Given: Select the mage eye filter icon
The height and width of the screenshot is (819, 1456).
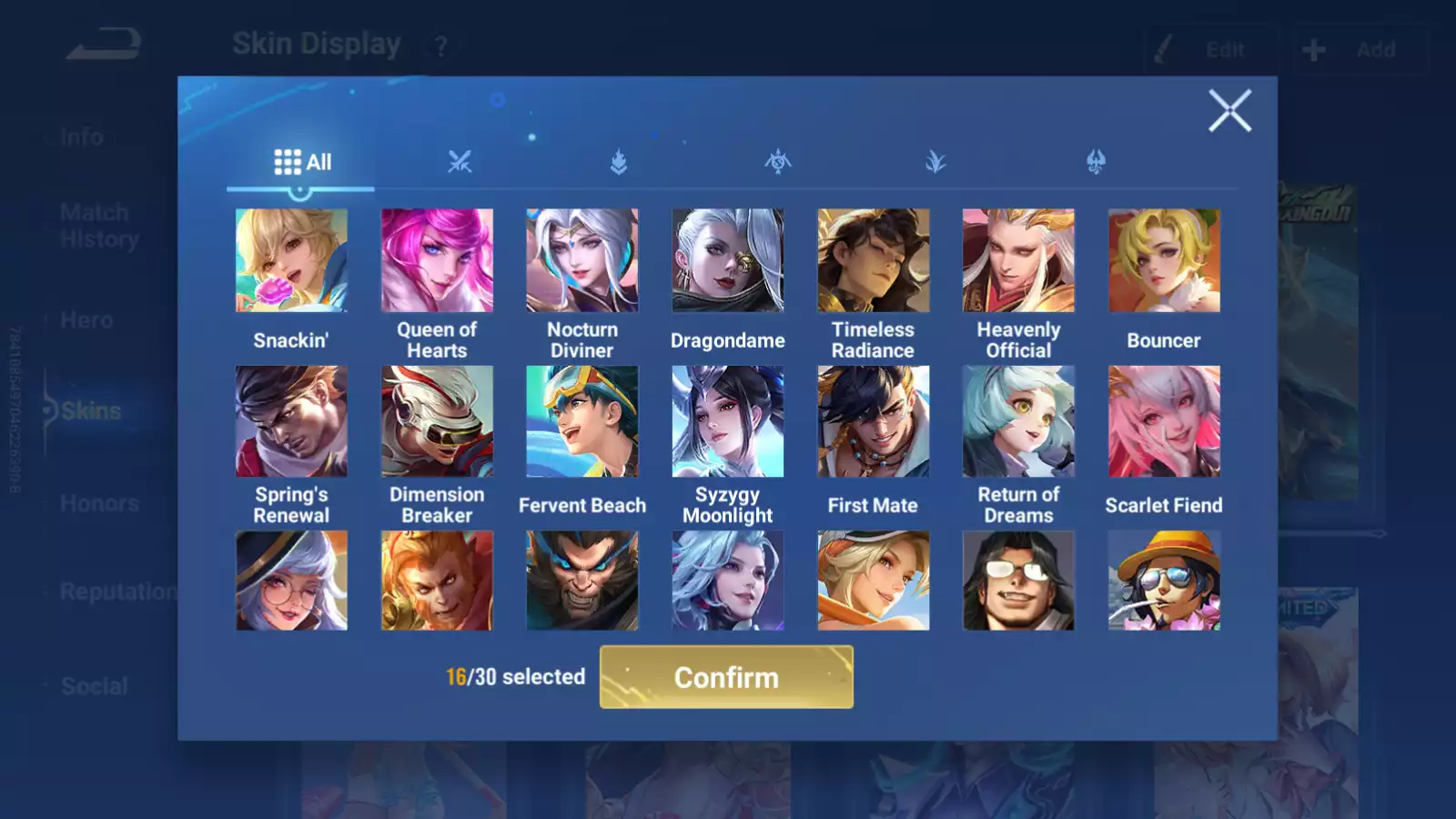Looking at the screenshot, I should click(777, 163).
